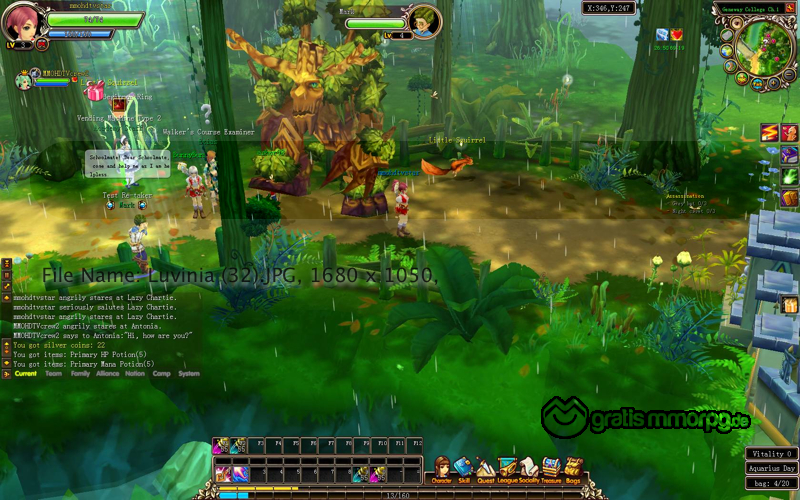Open the Skill menu
The image size is (800, 500).
coord(463,470)
